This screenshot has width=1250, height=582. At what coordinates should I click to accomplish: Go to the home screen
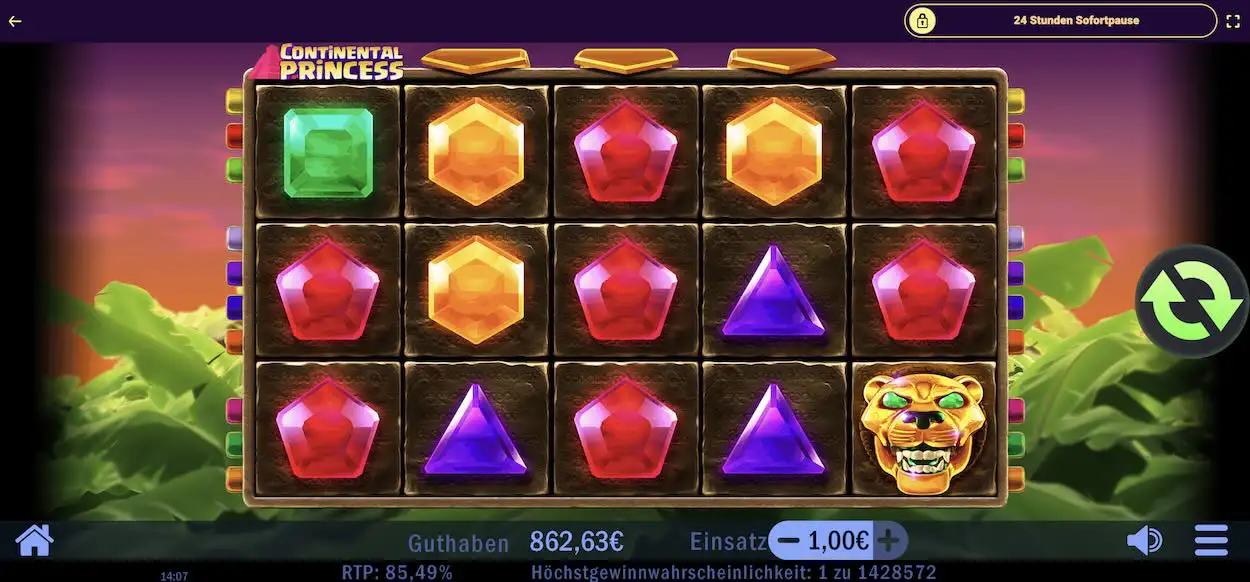coord(34,541)
